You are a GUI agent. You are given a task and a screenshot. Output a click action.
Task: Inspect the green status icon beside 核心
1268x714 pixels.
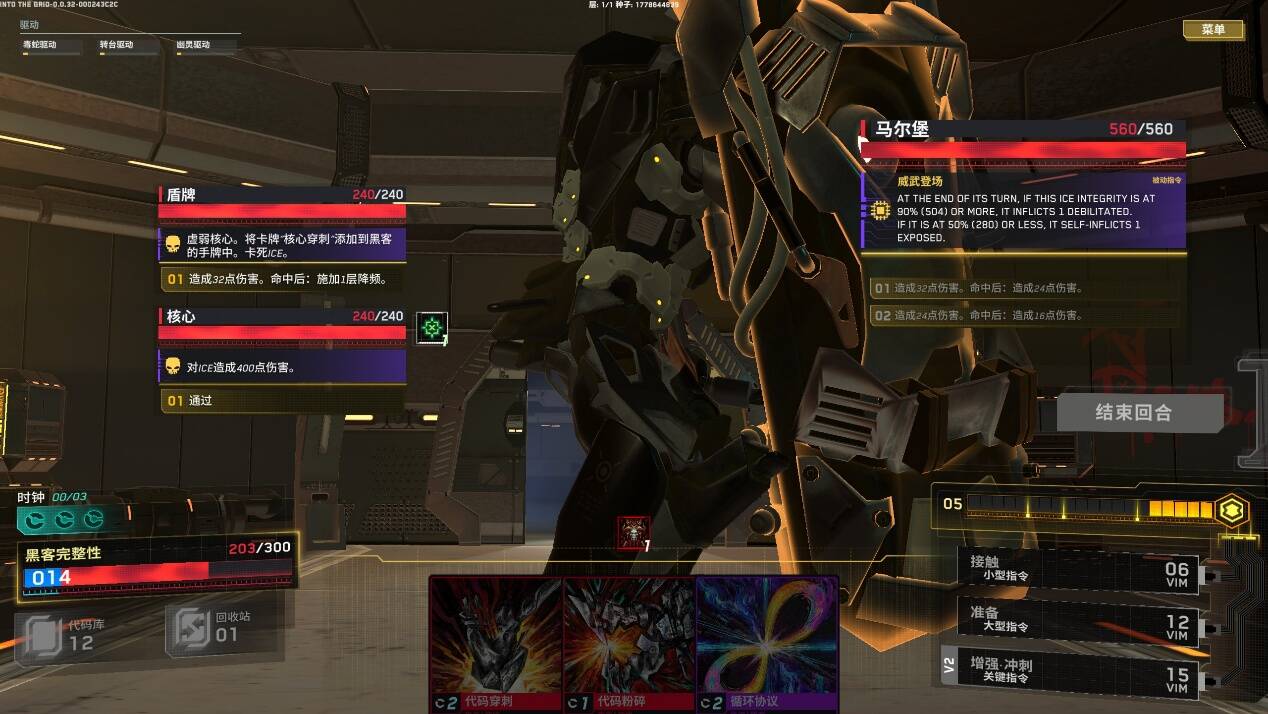click(431, 327)
